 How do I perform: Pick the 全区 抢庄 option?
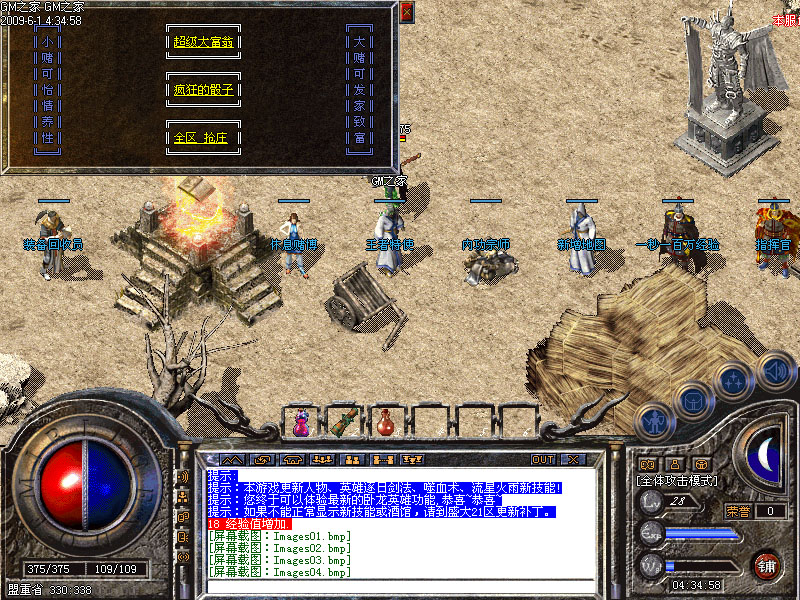(x=203, y=138)
